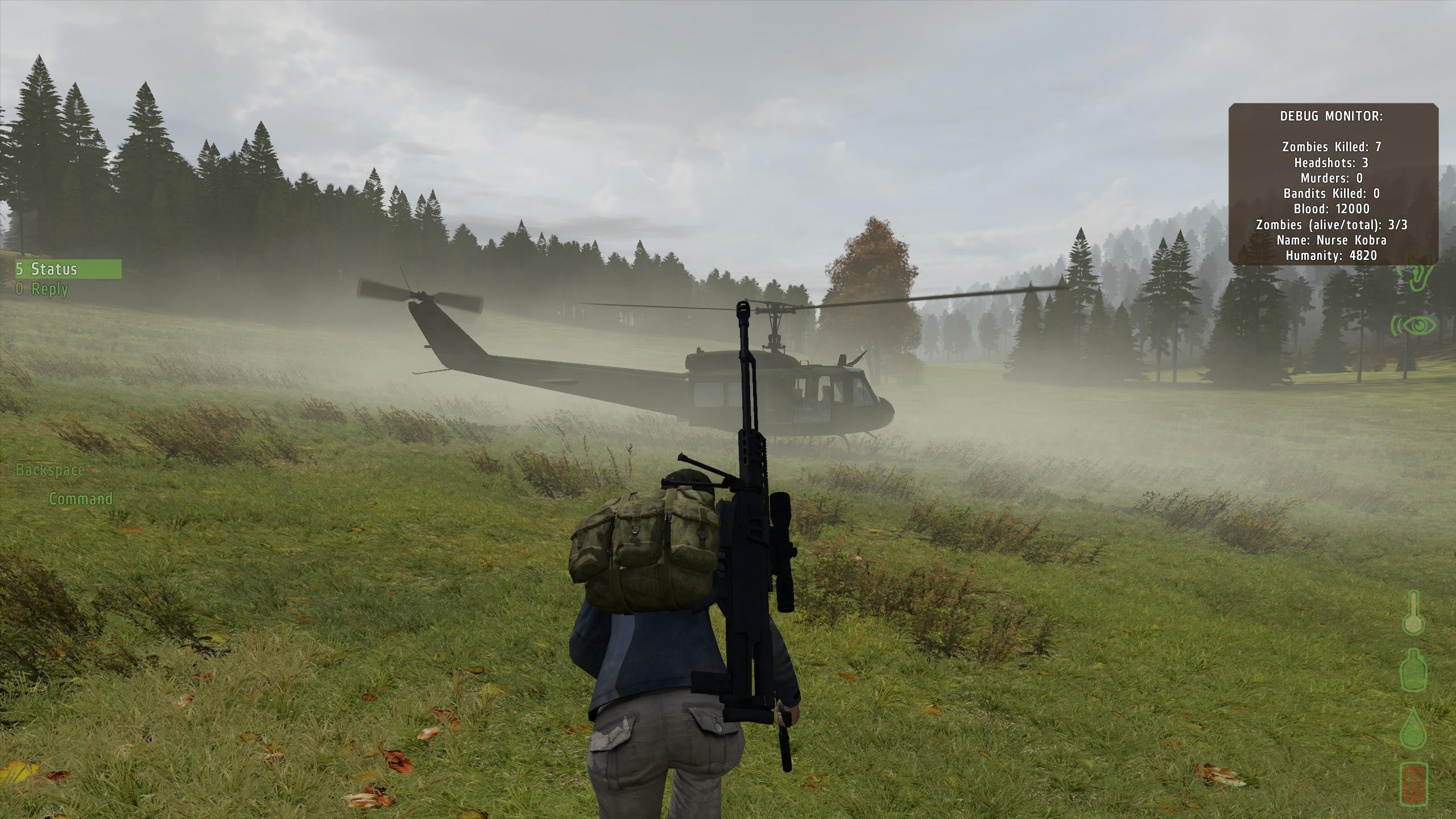Select the Status command entry

coord(67,269)
